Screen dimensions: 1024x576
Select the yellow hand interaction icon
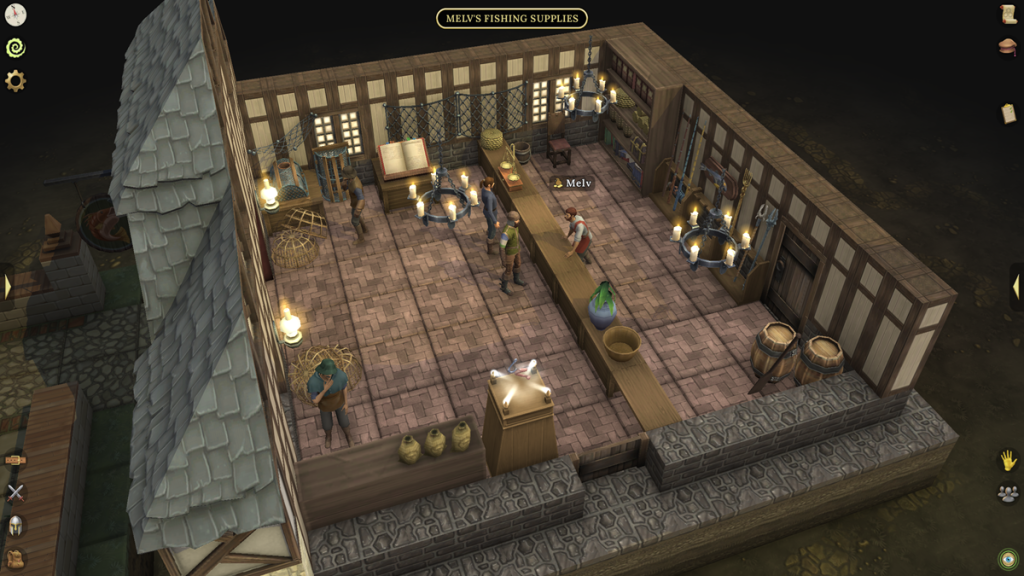coord(1008,460)
